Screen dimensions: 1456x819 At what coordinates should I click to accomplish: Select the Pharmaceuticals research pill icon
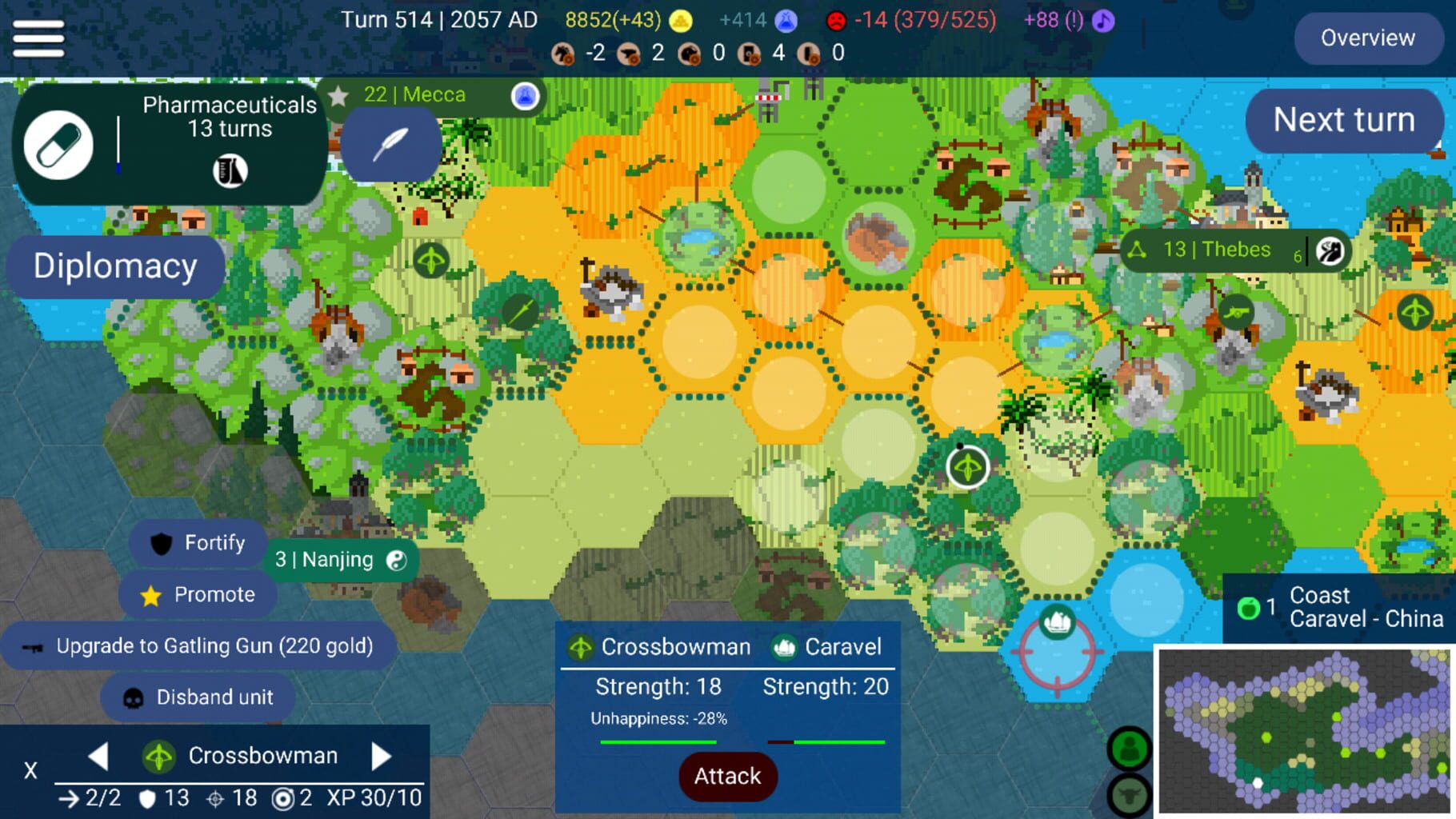point(59,144)
